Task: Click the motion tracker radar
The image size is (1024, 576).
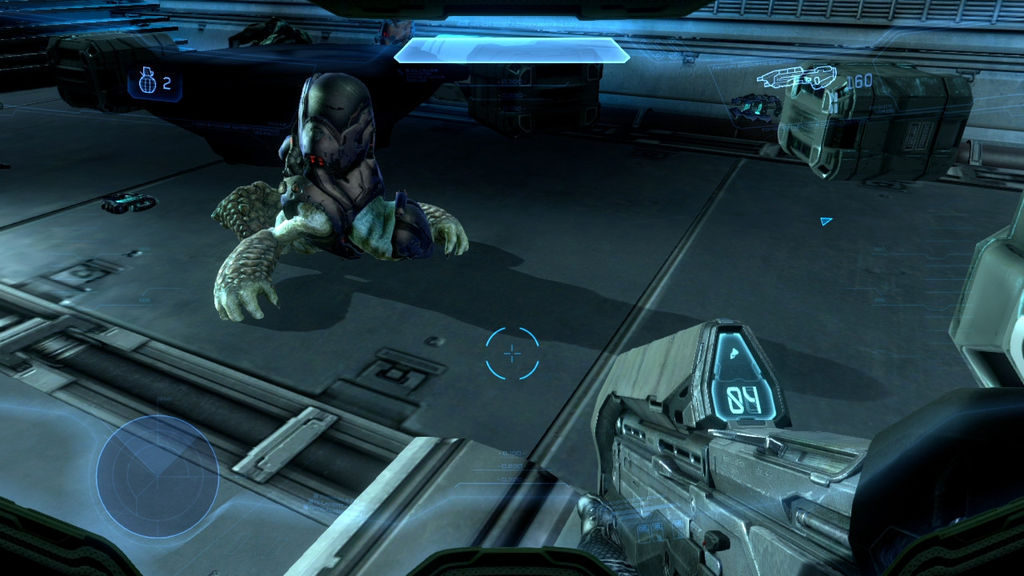Action: pyautogui.click(x=157, y=477)
